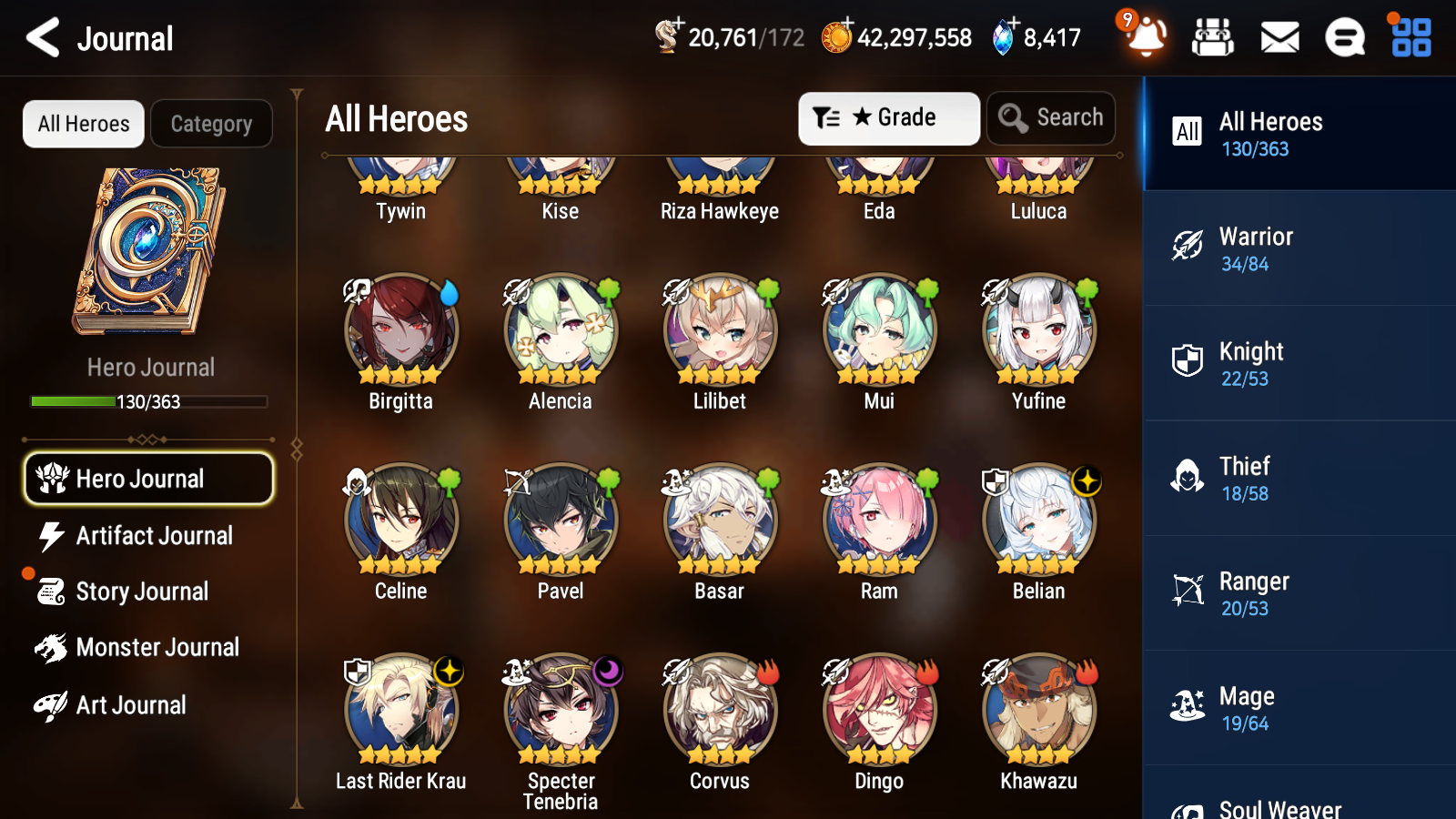1456x819 pixels.
Task: Open the in-game chat
Action: (x=1344, y=37)
